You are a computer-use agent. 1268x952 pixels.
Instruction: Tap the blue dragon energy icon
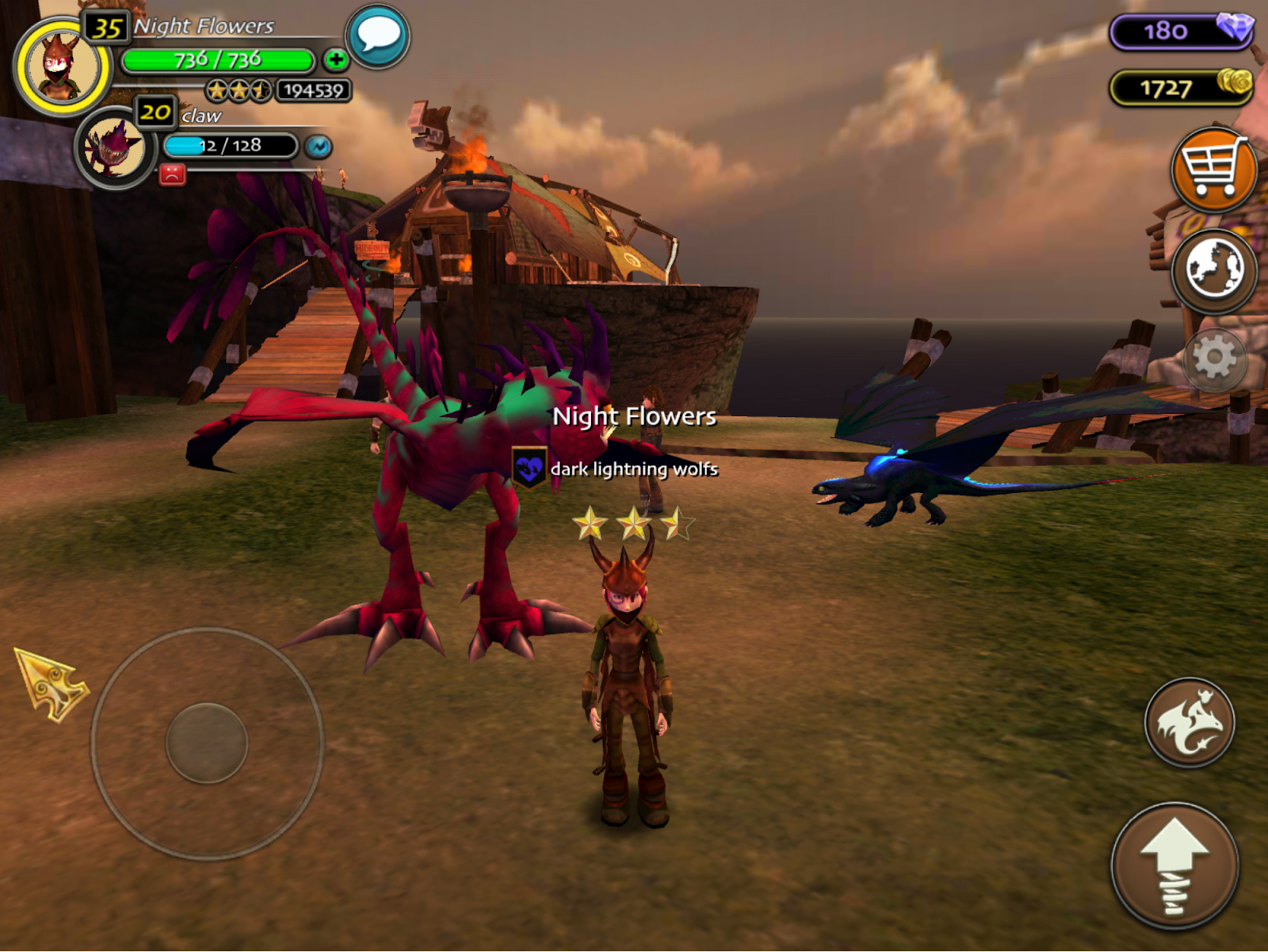coord(319,147)
